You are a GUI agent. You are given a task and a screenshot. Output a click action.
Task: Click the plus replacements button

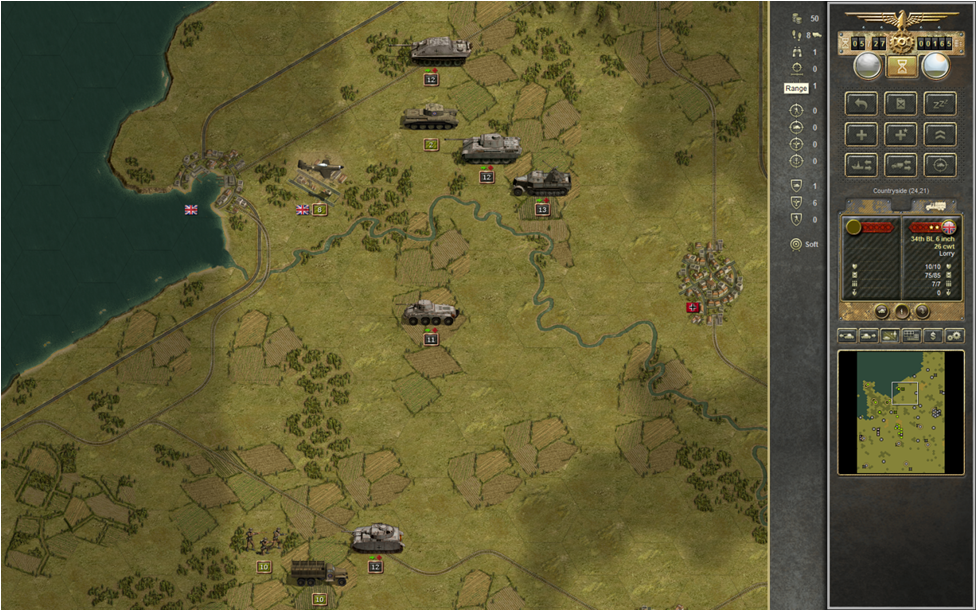coord(862,134)
